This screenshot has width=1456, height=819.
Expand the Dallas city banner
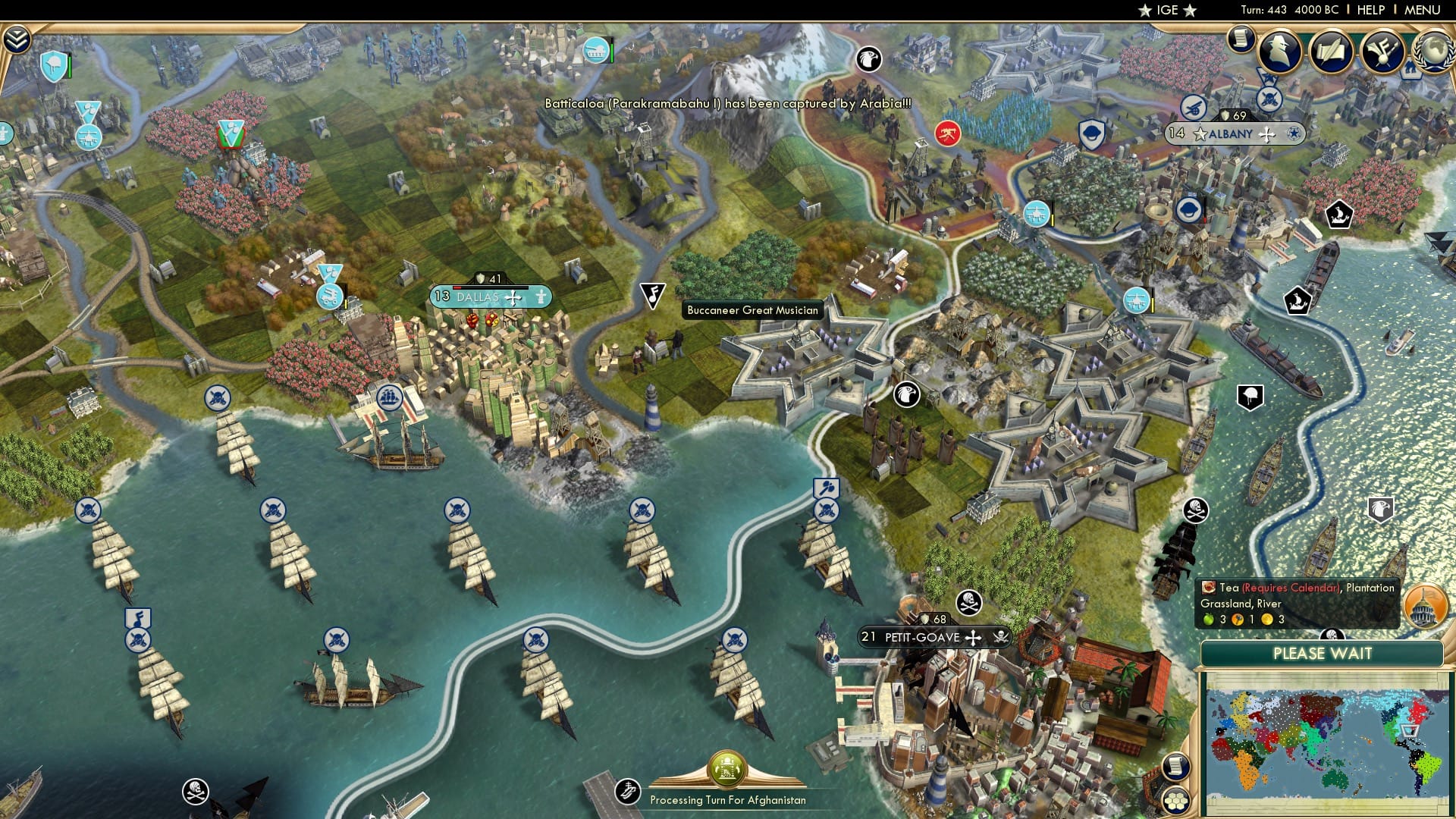pyautogui.click(x=513, y=298)
